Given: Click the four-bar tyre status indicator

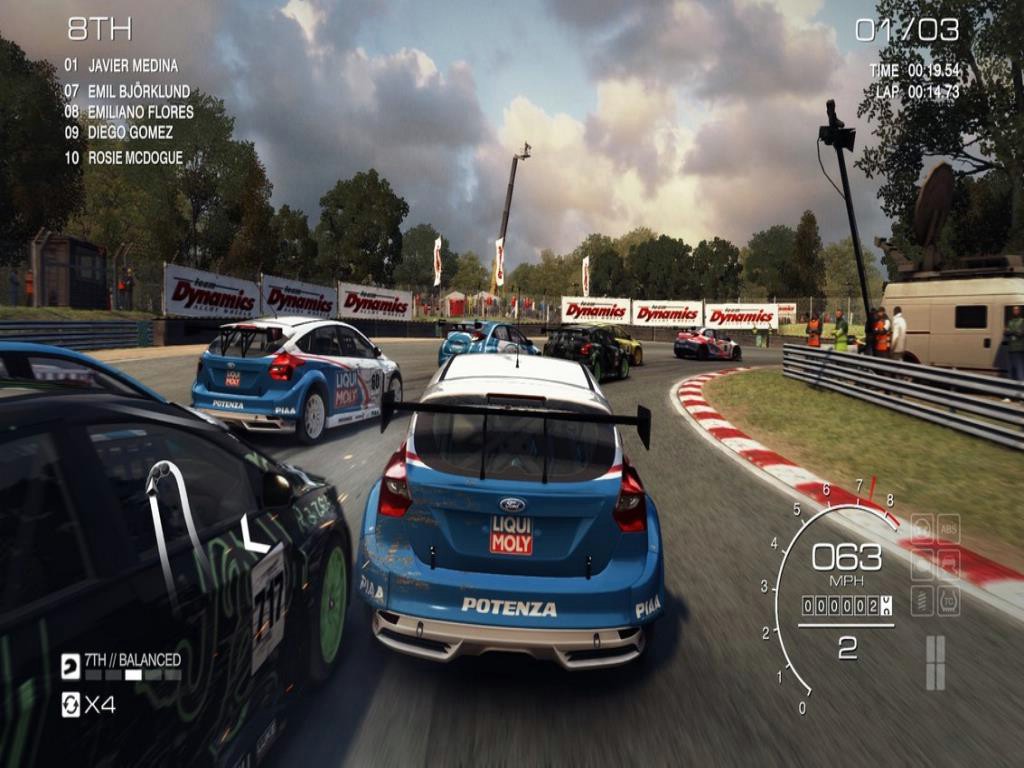Looking at the screenshot, I should tap(935, 663).
